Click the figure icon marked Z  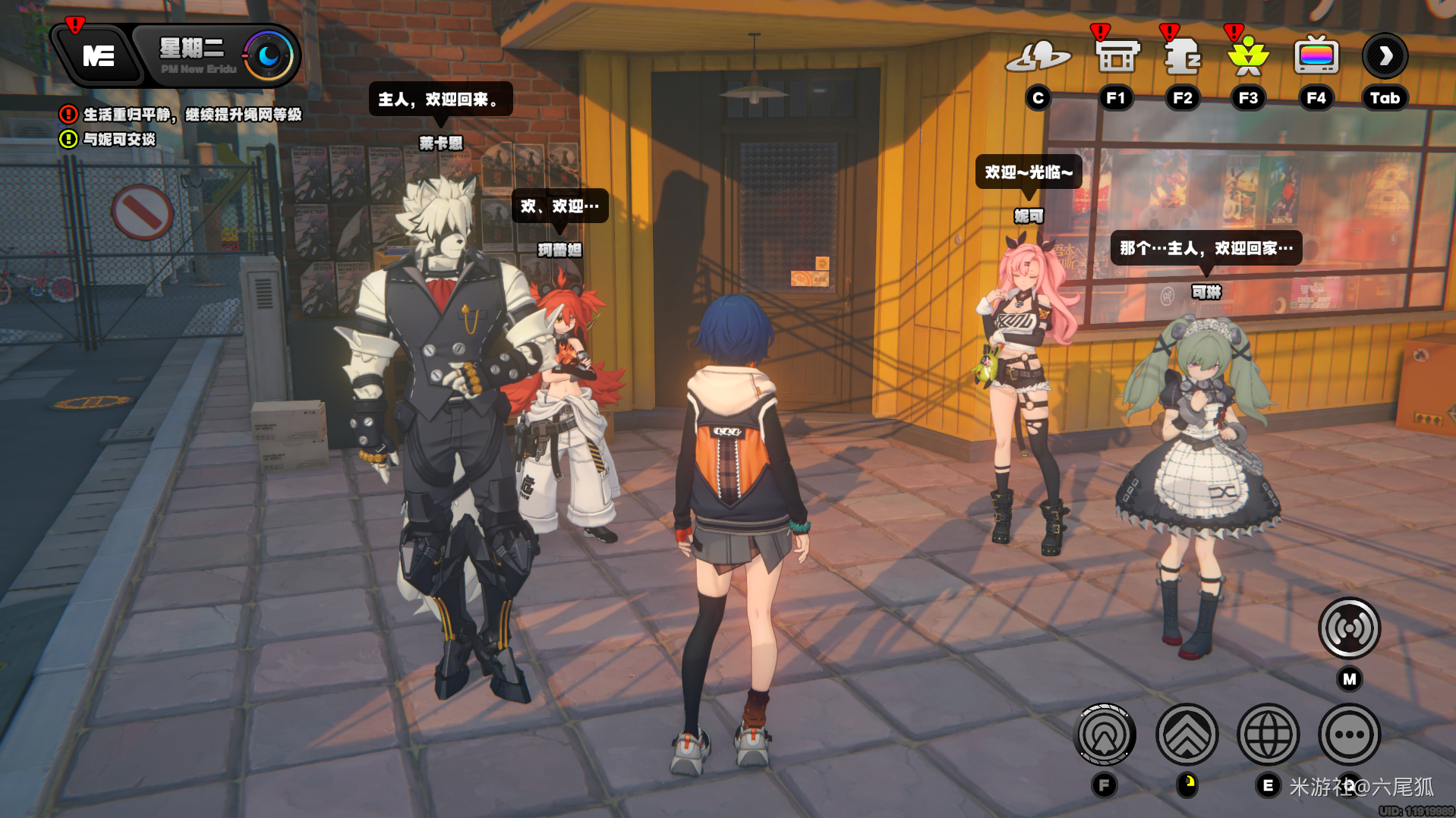(x=1182, y=56)
